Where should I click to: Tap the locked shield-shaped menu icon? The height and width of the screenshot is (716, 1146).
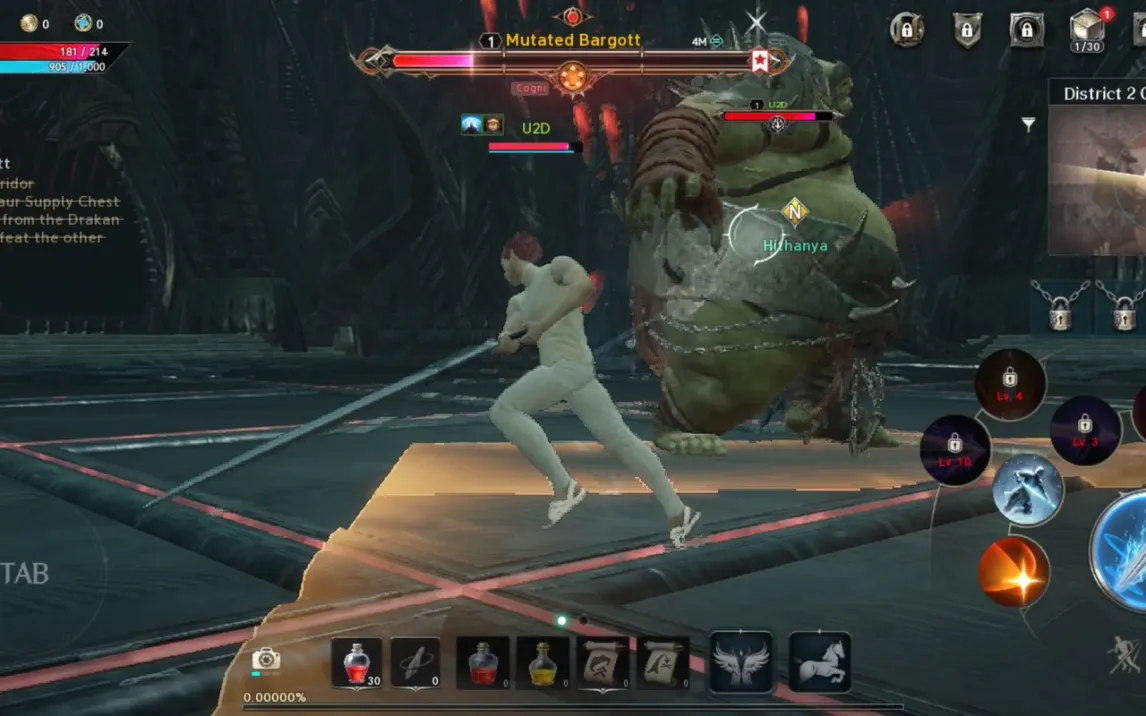coord(966,30)
